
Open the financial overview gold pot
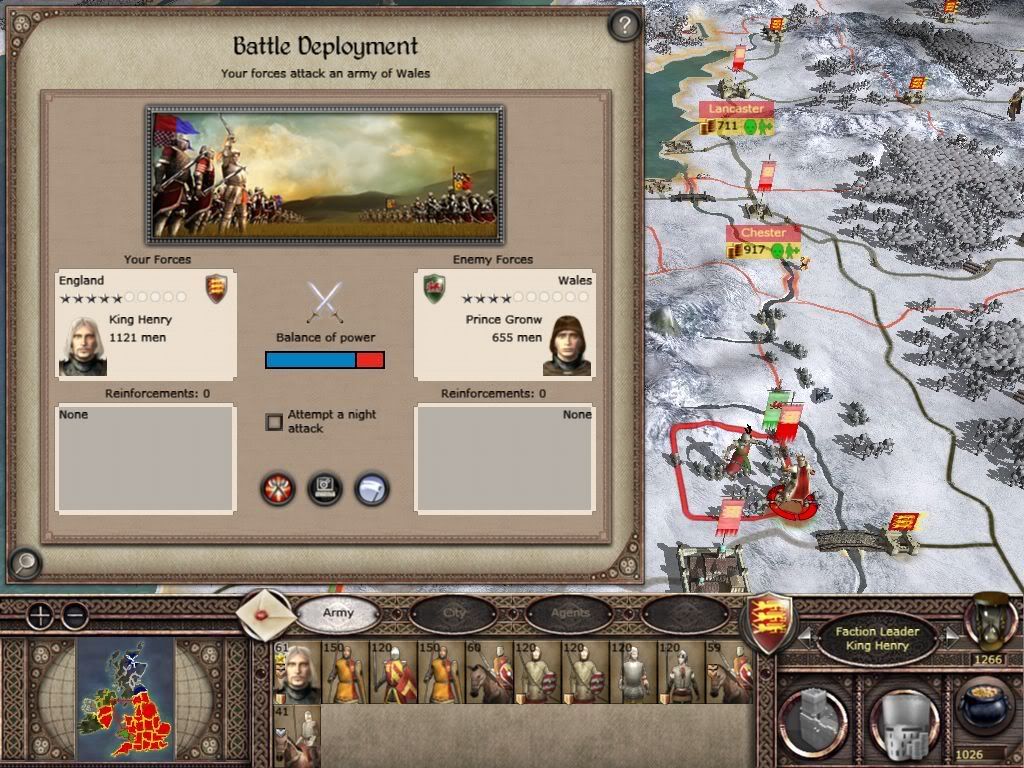(x=985, y=707)
